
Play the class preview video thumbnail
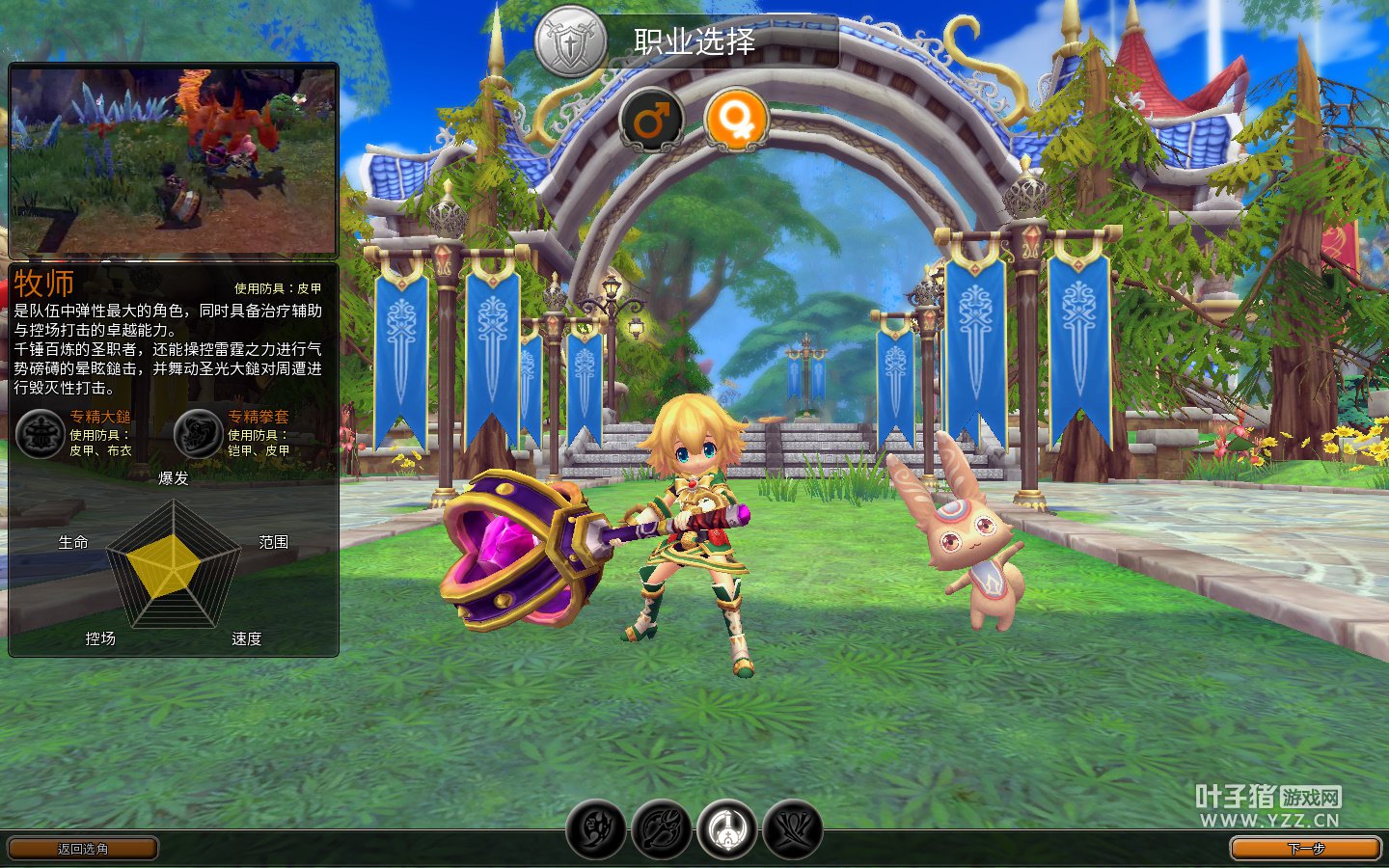[174, 160]
